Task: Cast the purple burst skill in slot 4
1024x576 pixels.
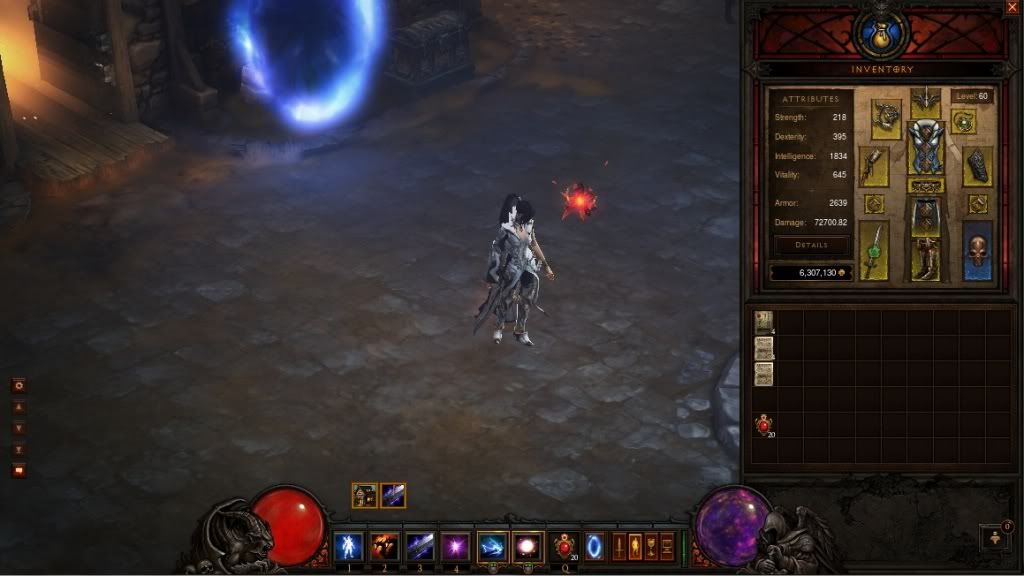Action: click(456, 546)
